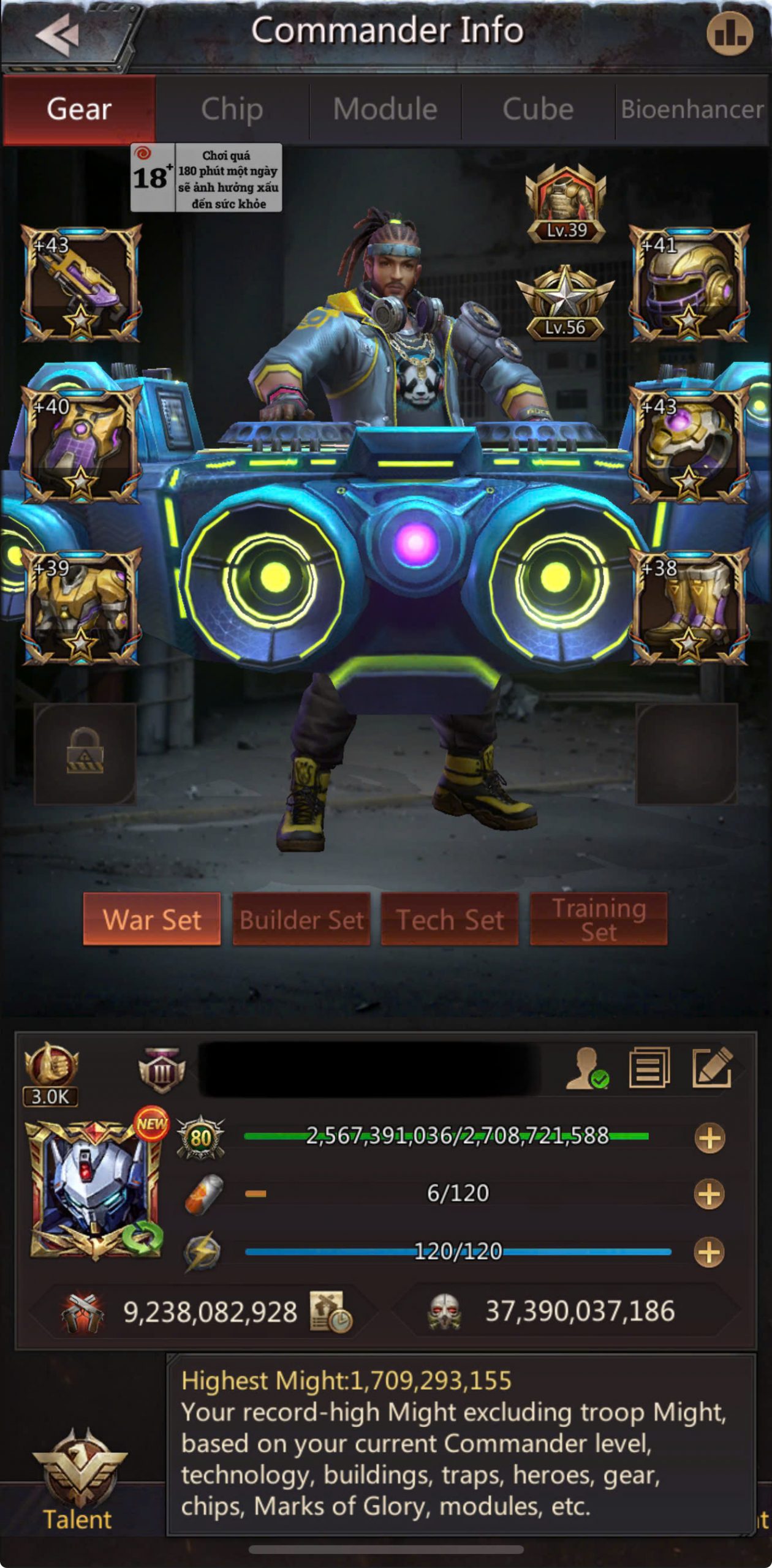Go back using the arrow button
Screen dimensions: 772x1568
[x=58, y=34]
